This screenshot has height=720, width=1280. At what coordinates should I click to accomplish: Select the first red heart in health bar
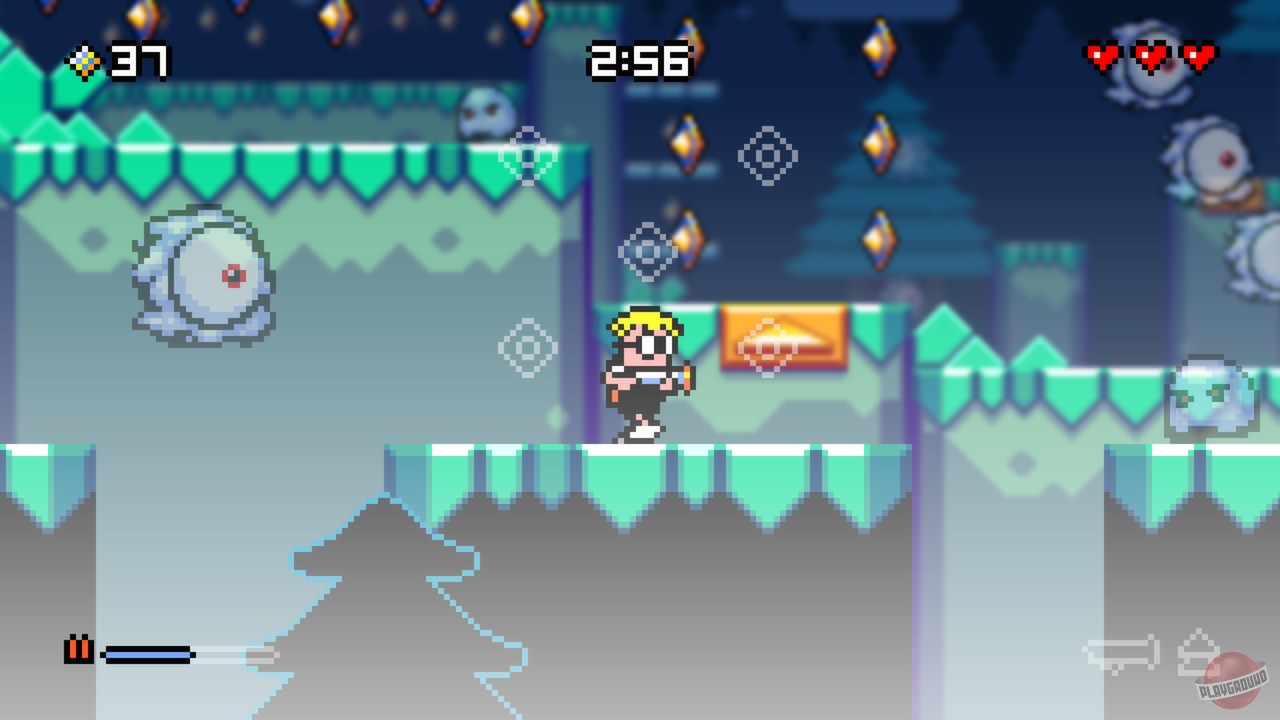[1101, 57]
